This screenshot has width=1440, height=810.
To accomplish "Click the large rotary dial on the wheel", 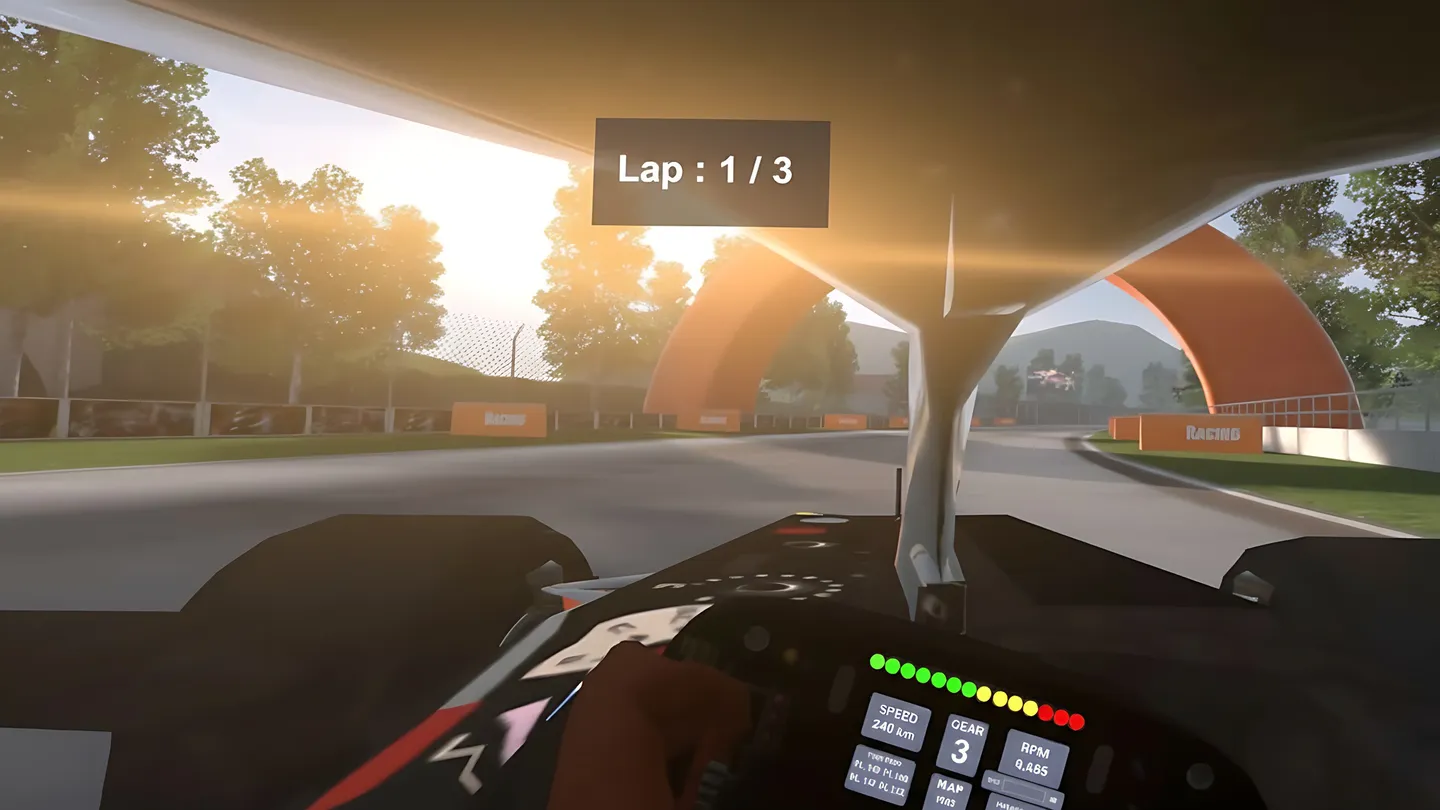I will point(769,590).
